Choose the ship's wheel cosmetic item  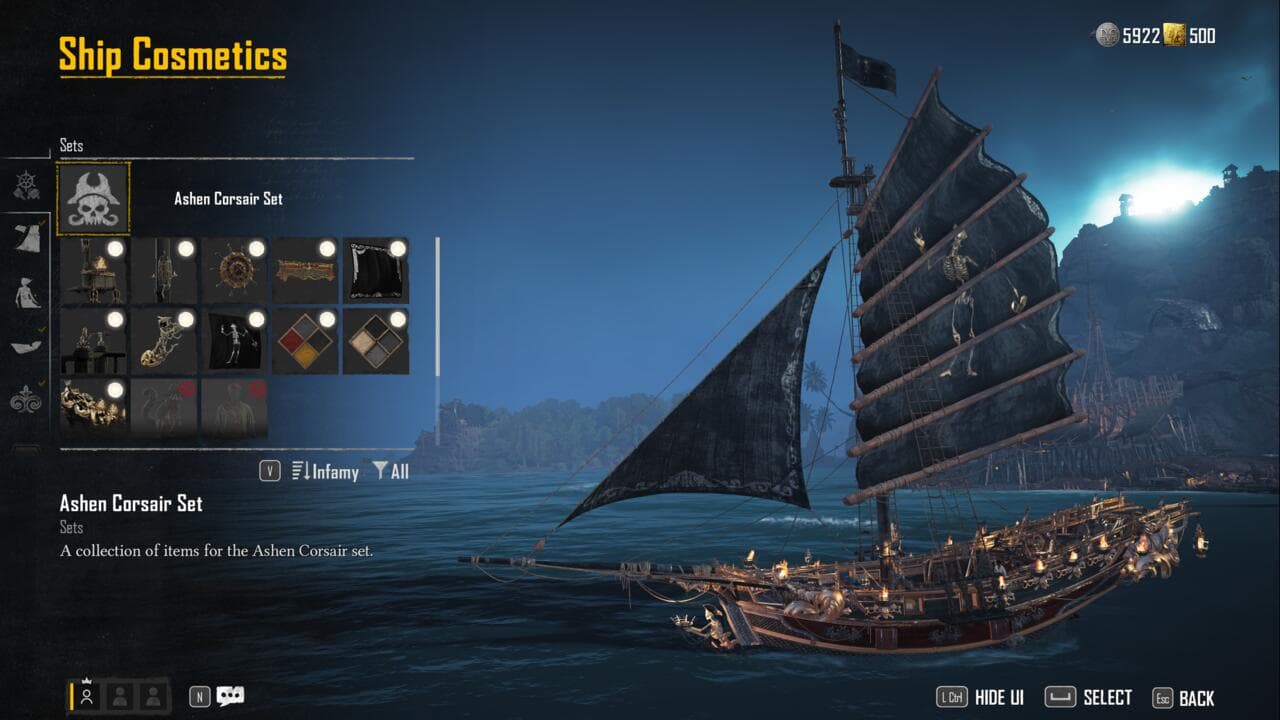(235, 270)
